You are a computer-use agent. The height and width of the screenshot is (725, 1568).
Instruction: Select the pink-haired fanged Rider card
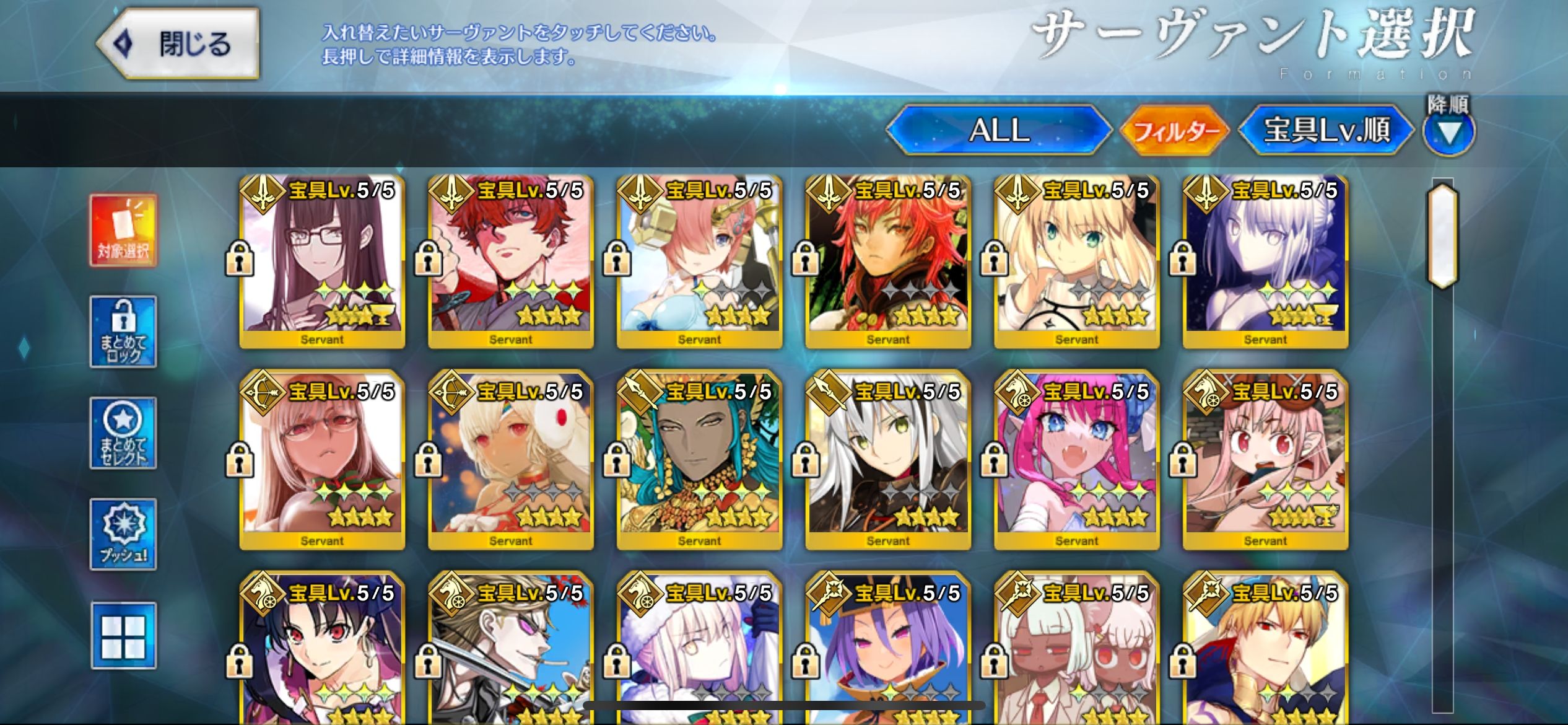[x=1076, y=462]
